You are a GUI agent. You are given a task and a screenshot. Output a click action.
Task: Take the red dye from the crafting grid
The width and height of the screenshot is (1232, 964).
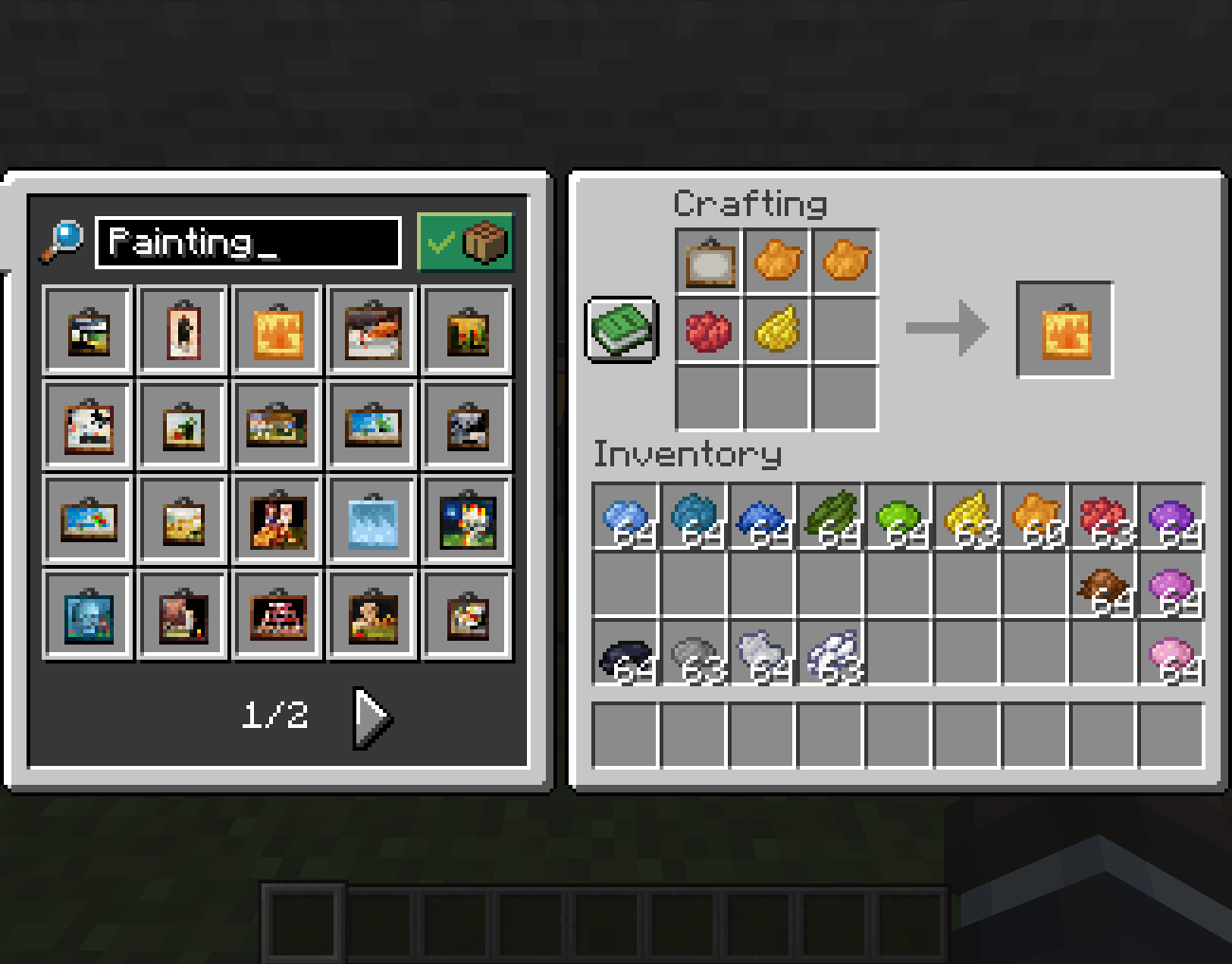(708, 331)
